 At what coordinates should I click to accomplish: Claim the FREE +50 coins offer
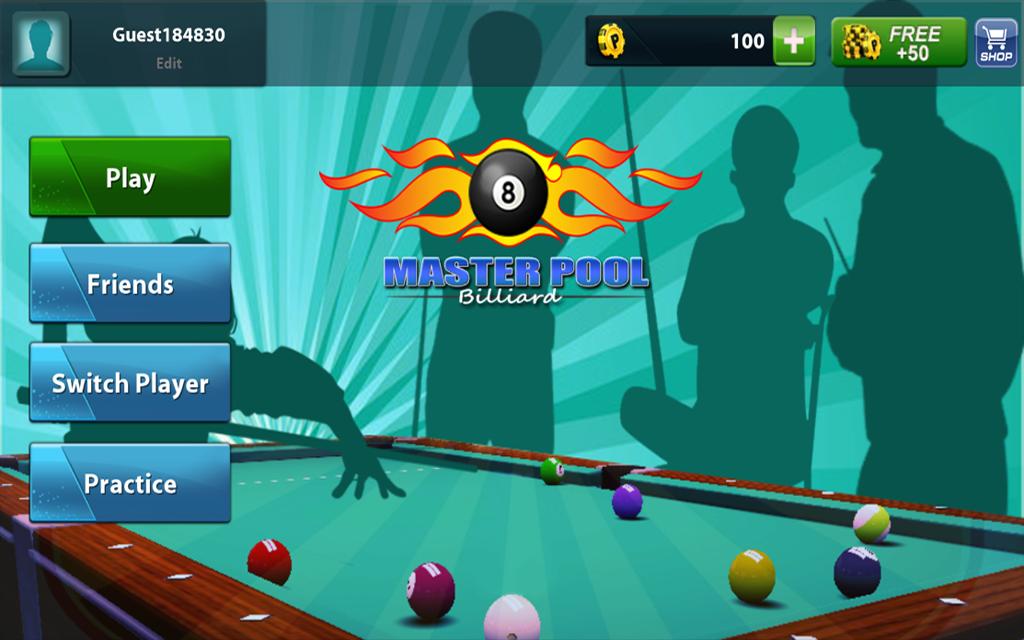(899, 42)
